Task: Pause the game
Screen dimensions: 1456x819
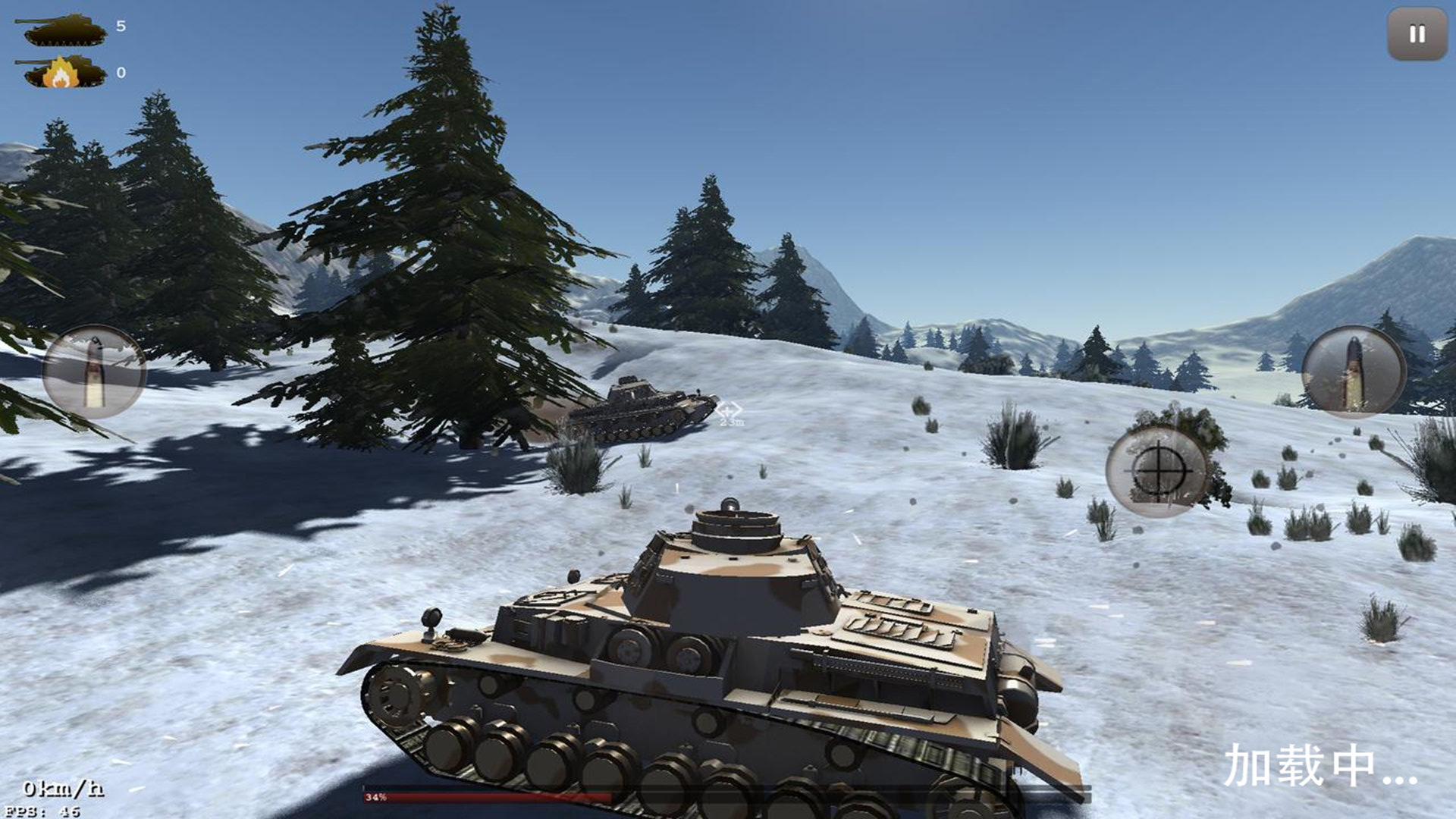Action: click(x=1417, y=34)
